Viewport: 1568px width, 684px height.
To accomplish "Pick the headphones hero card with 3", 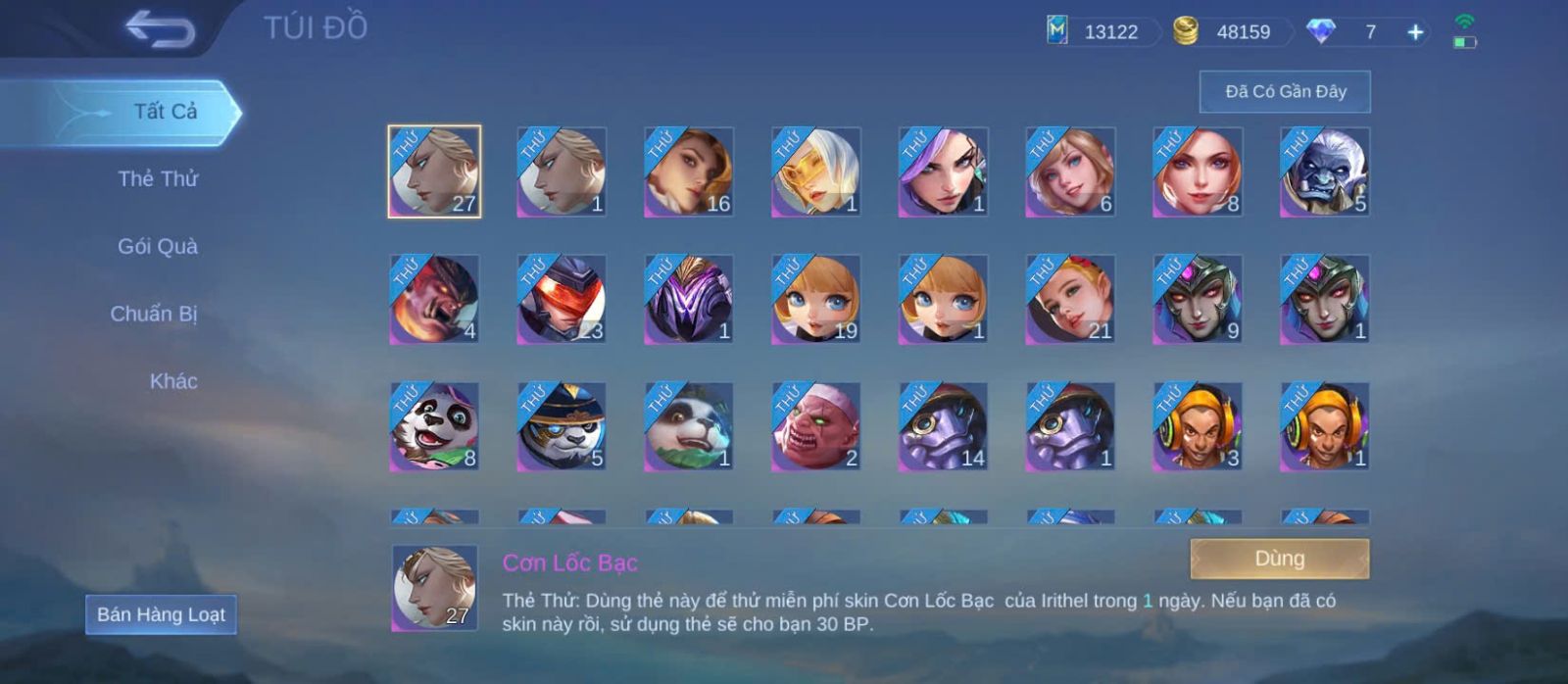I will pyautogui.click(x=1198, y=426).
